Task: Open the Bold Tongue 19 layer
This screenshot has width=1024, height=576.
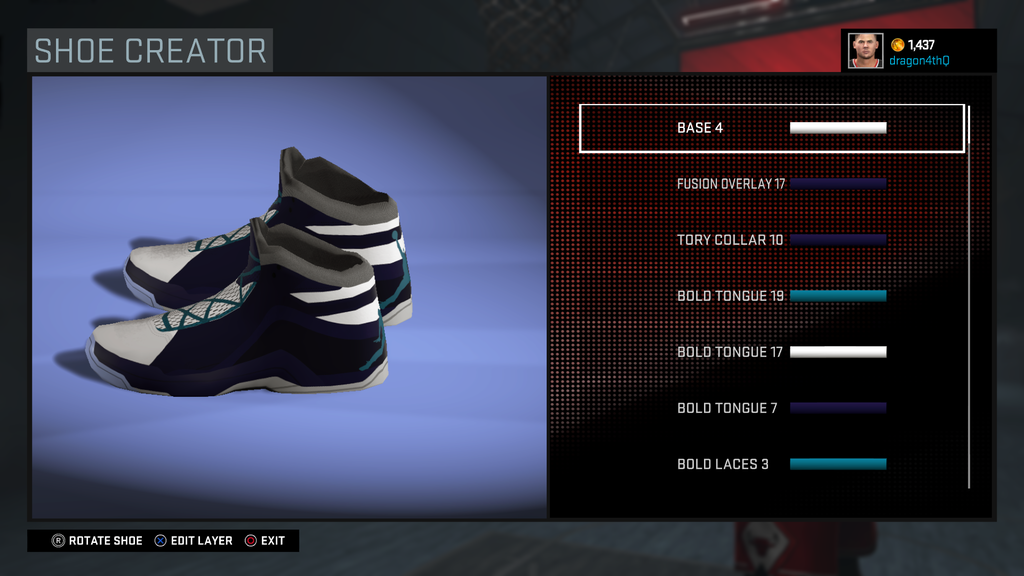Action: pos(771,296)
